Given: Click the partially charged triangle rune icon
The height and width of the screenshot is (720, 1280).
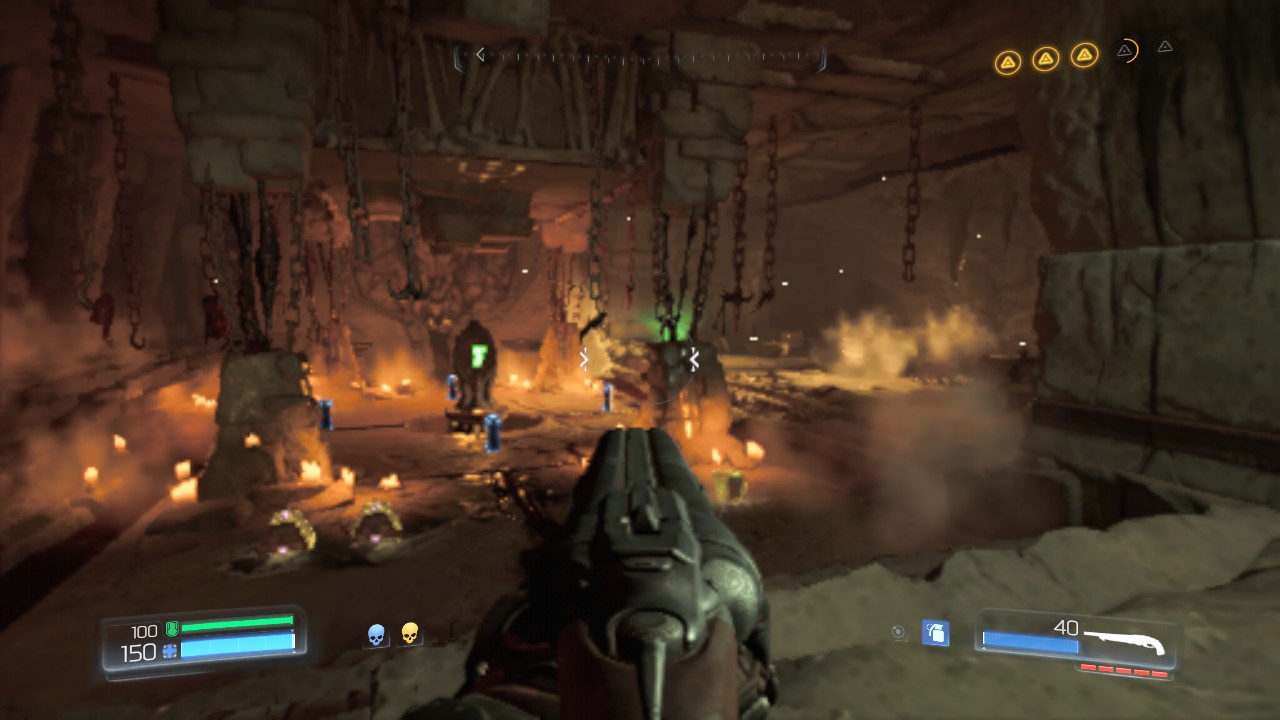Looking at the screenshot, I should coord(1125,50).
